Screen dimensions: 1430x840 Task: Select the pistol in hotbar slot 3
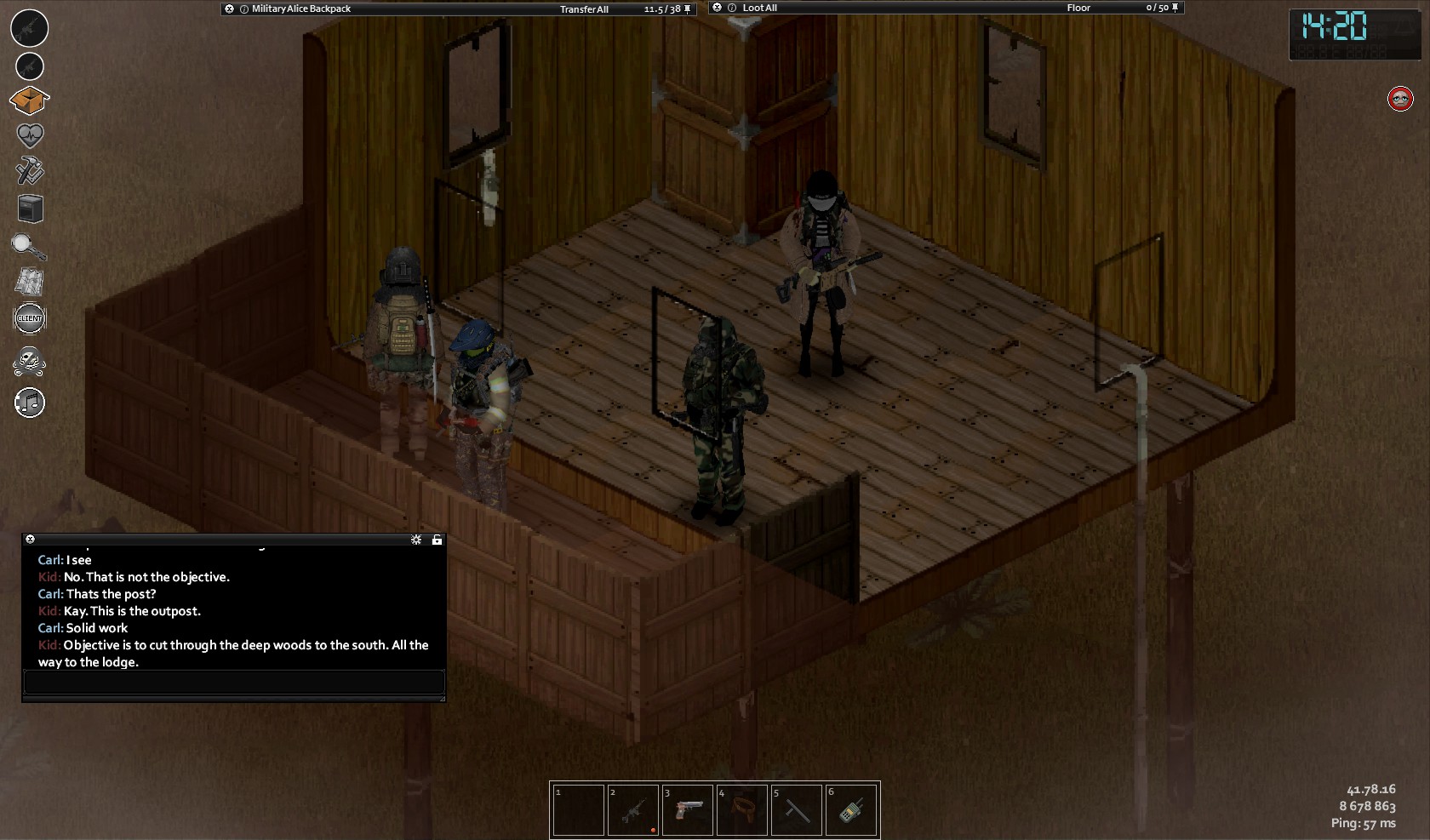click(x=688, y=810)
